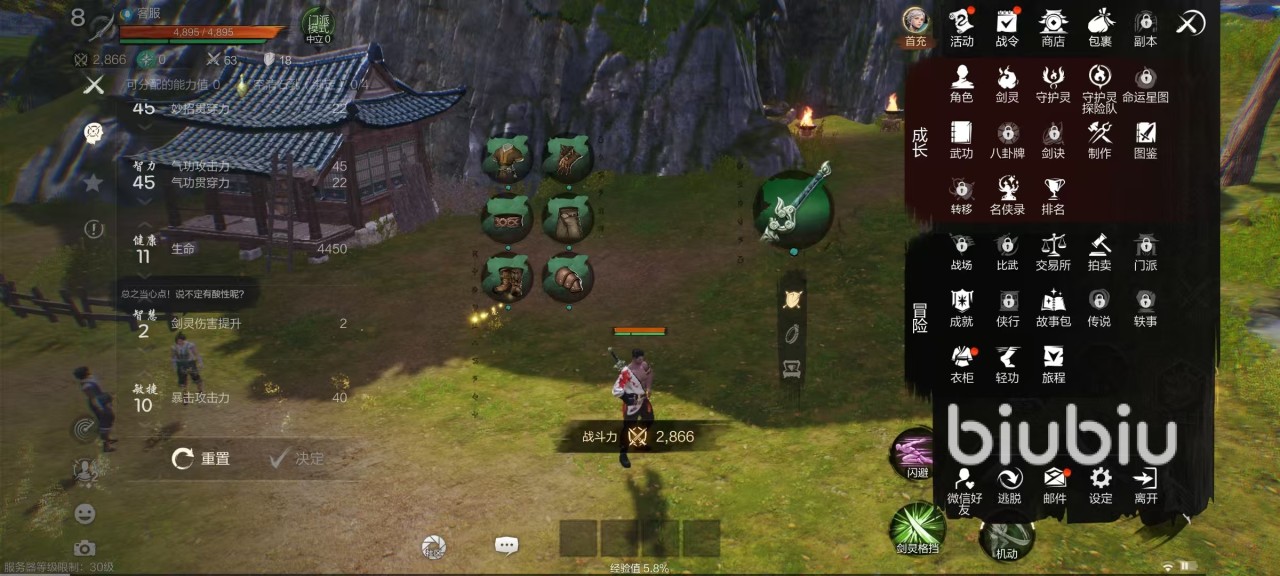Open the 邮件 mailbox
Image resolution: width=1280 pixels, height=576 pixels.
click(1055, 484)
